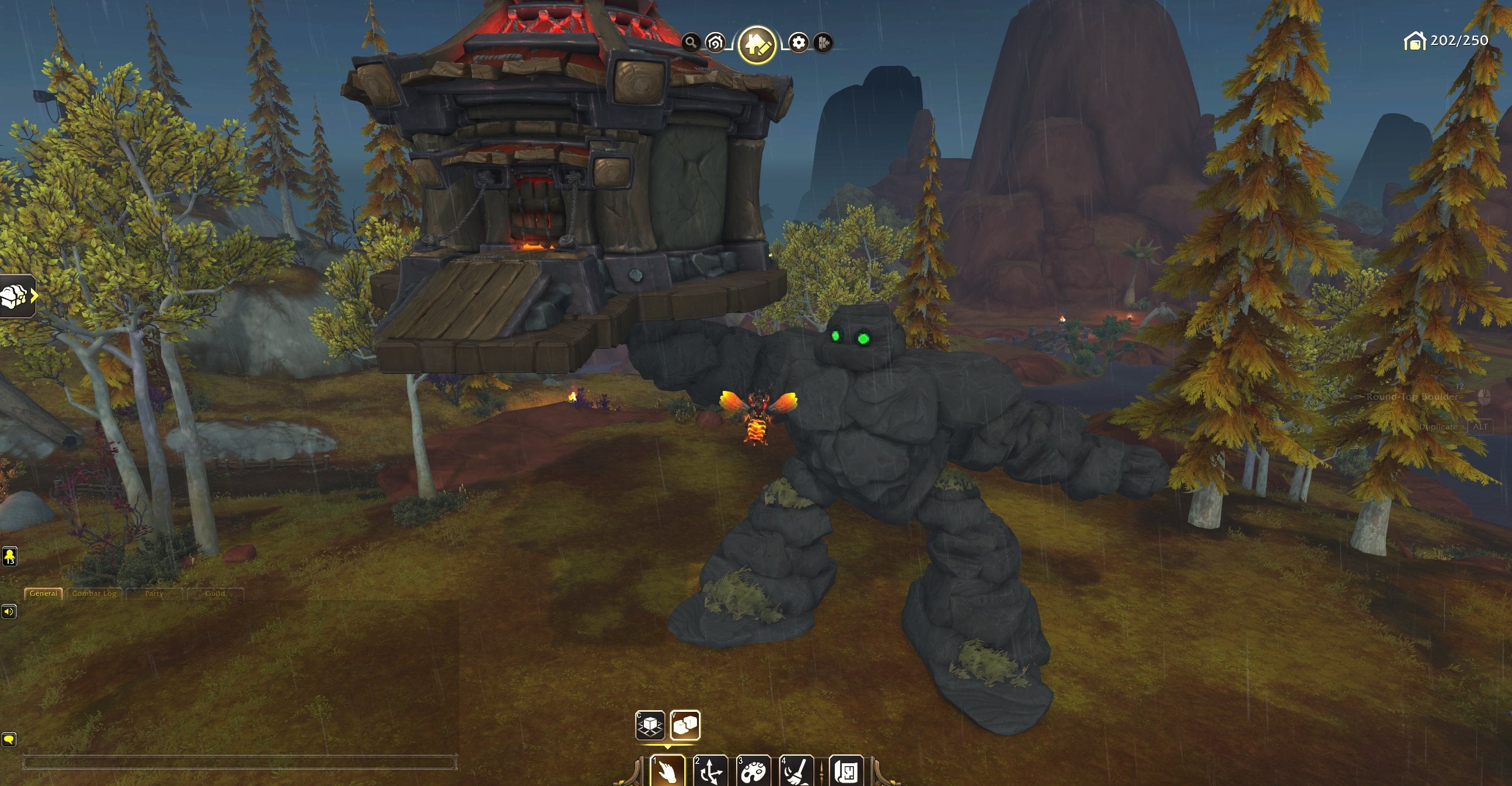
Task: Select the Guild chat tab
Action: coord(216,593)
